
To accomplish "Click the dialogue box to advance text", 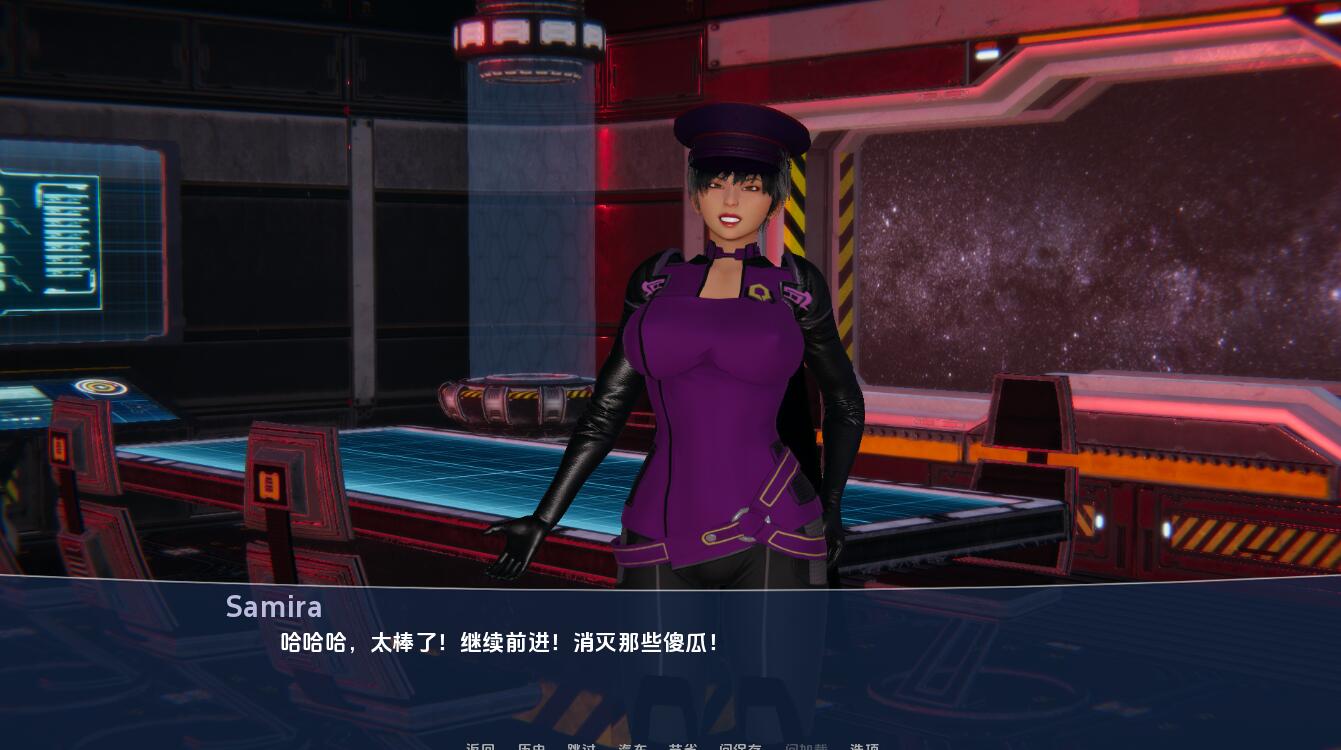I will tap(670, 650).
